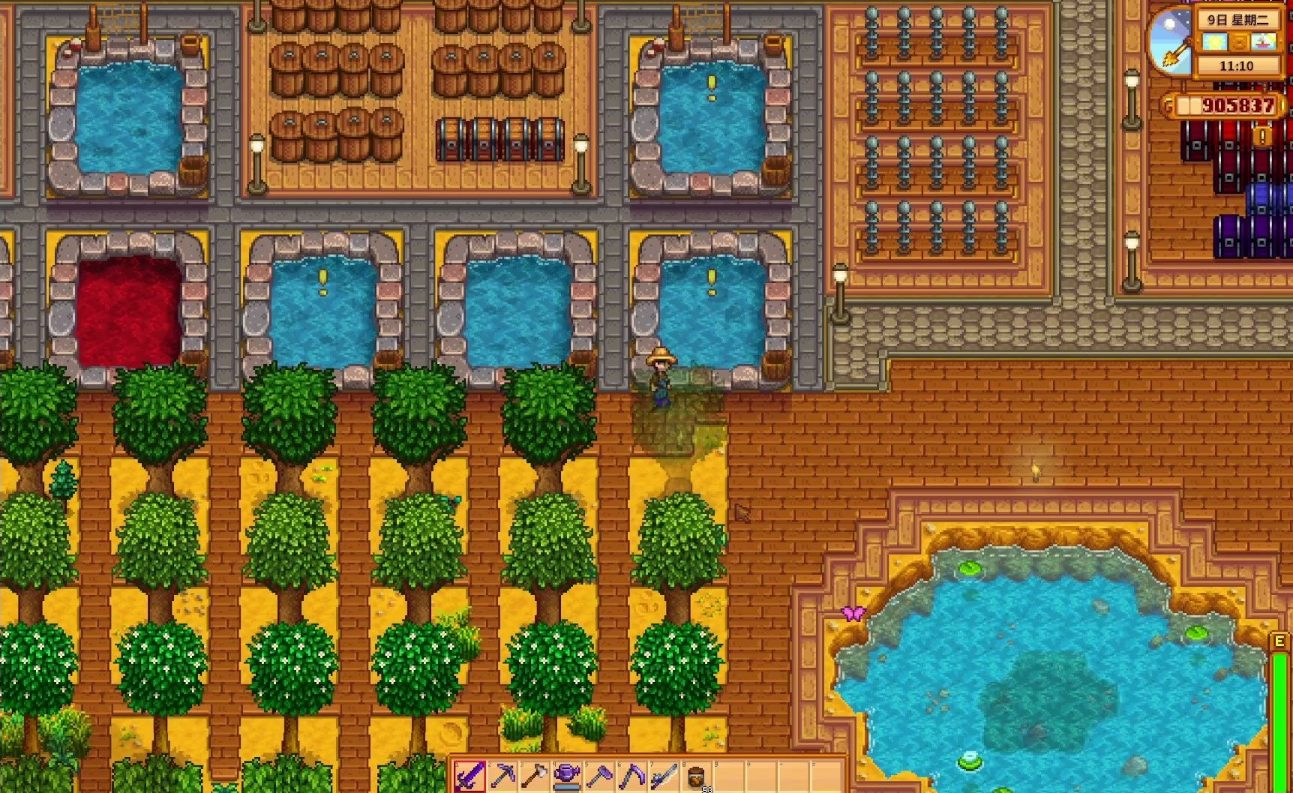Equip the fishing rod slot
The height and width of the screenshot is (793, 1293).
coord(664,776)
